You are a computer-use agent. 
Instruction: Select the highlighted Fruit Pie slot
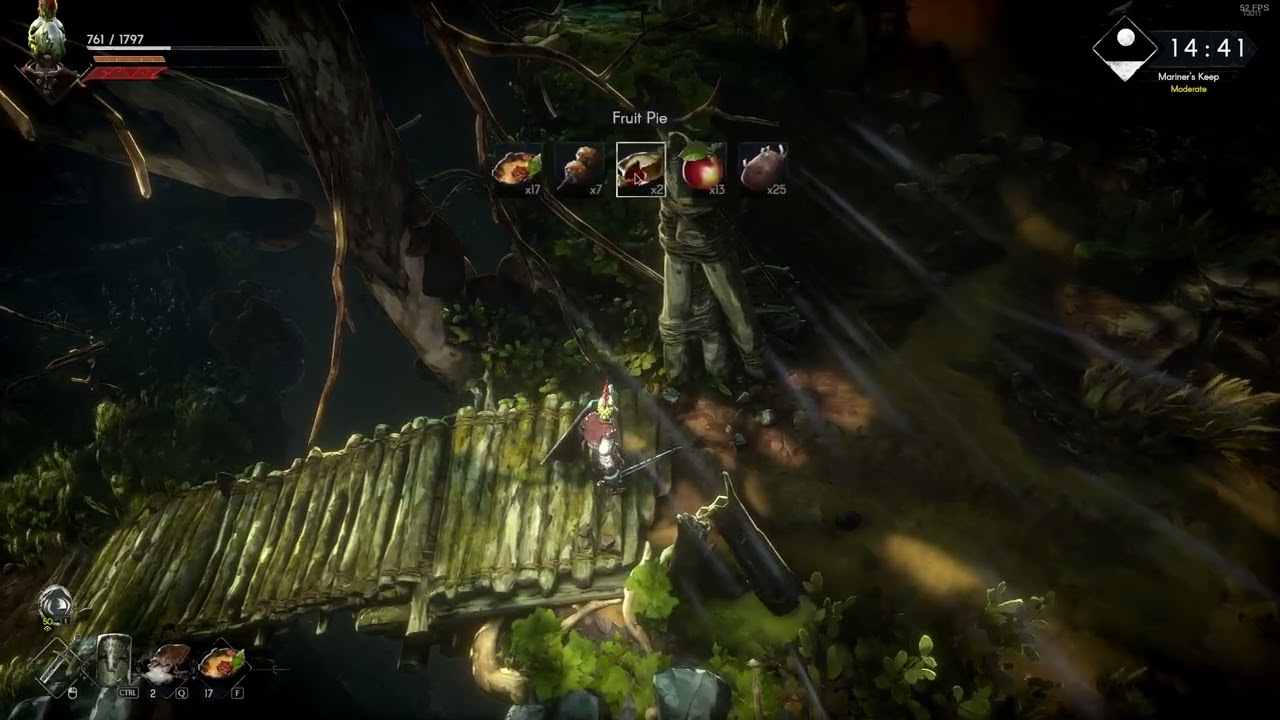(640, 169)
